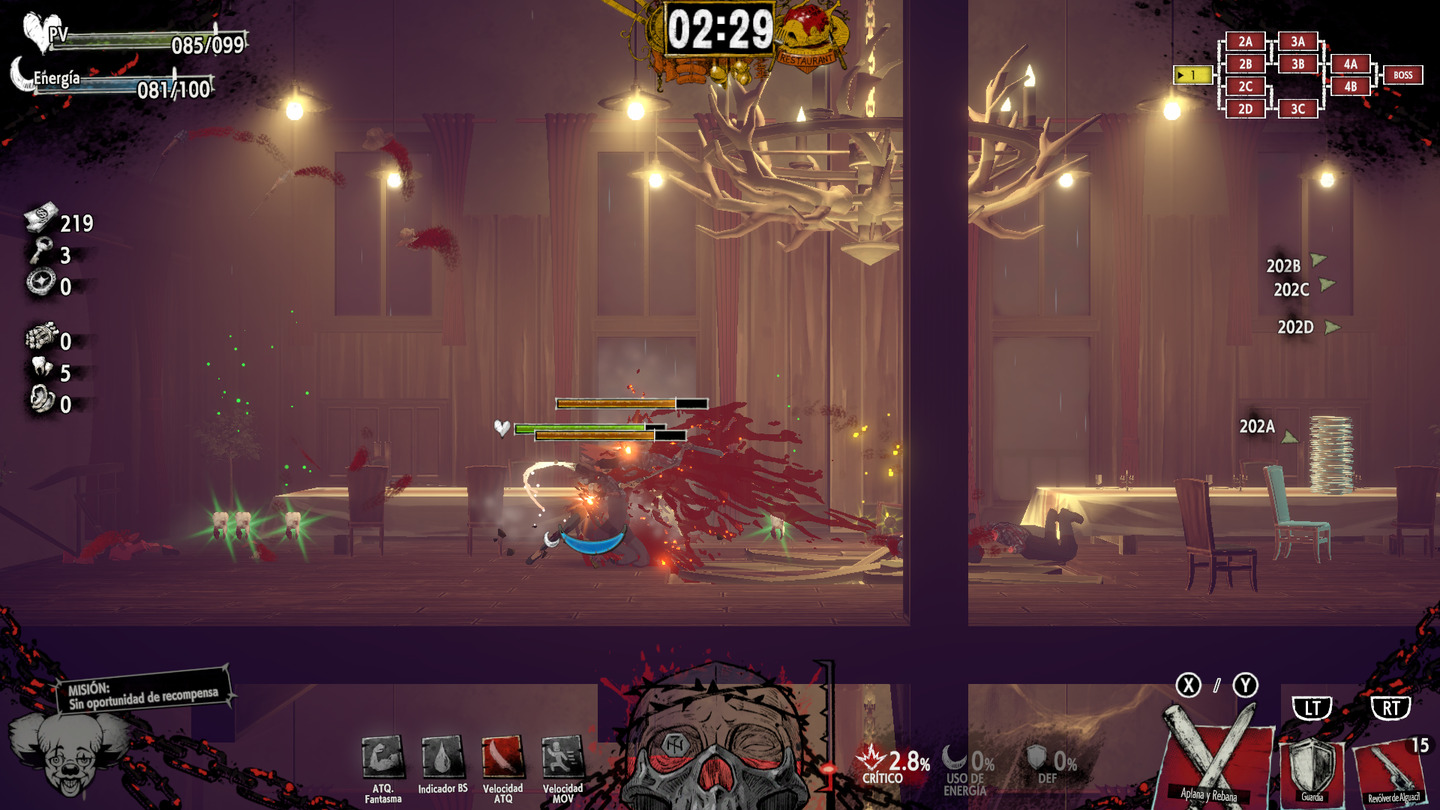
Task: Choose the Velocidad MOV buff icon
Action: [x=562, y=758]
